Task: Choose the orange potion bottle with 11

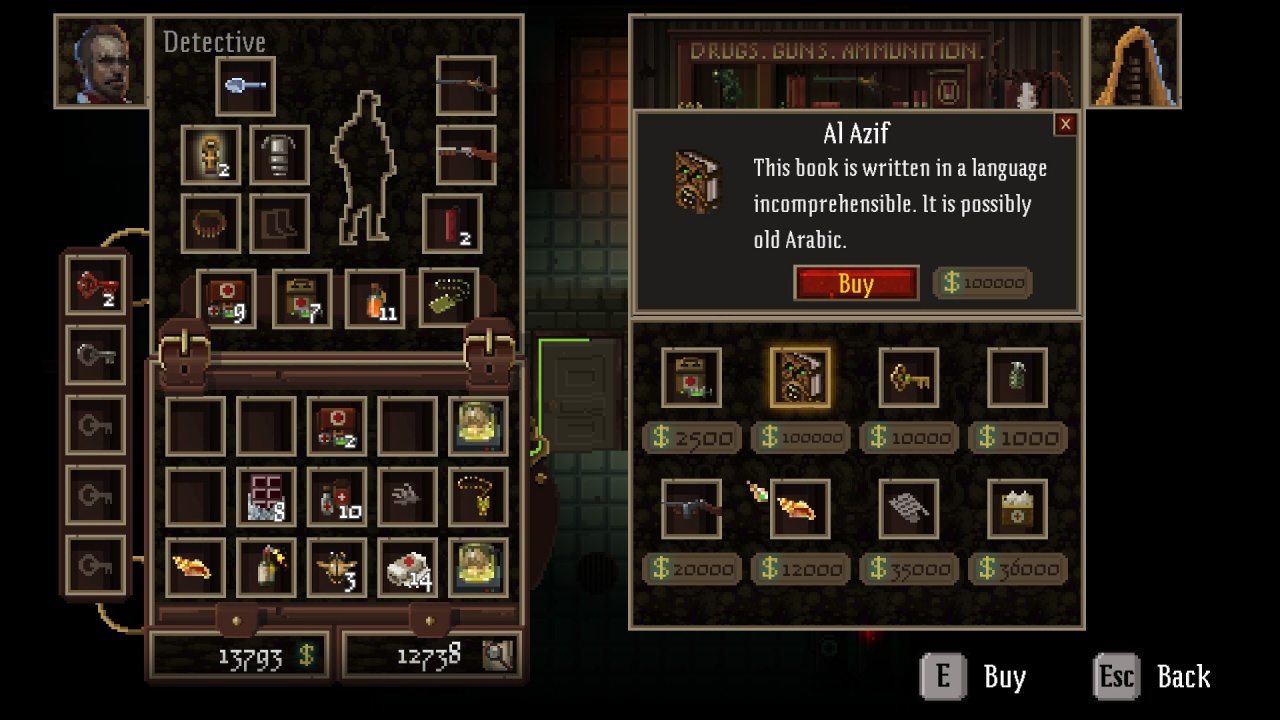Action: pyautogui.click(x=375, y=299)
